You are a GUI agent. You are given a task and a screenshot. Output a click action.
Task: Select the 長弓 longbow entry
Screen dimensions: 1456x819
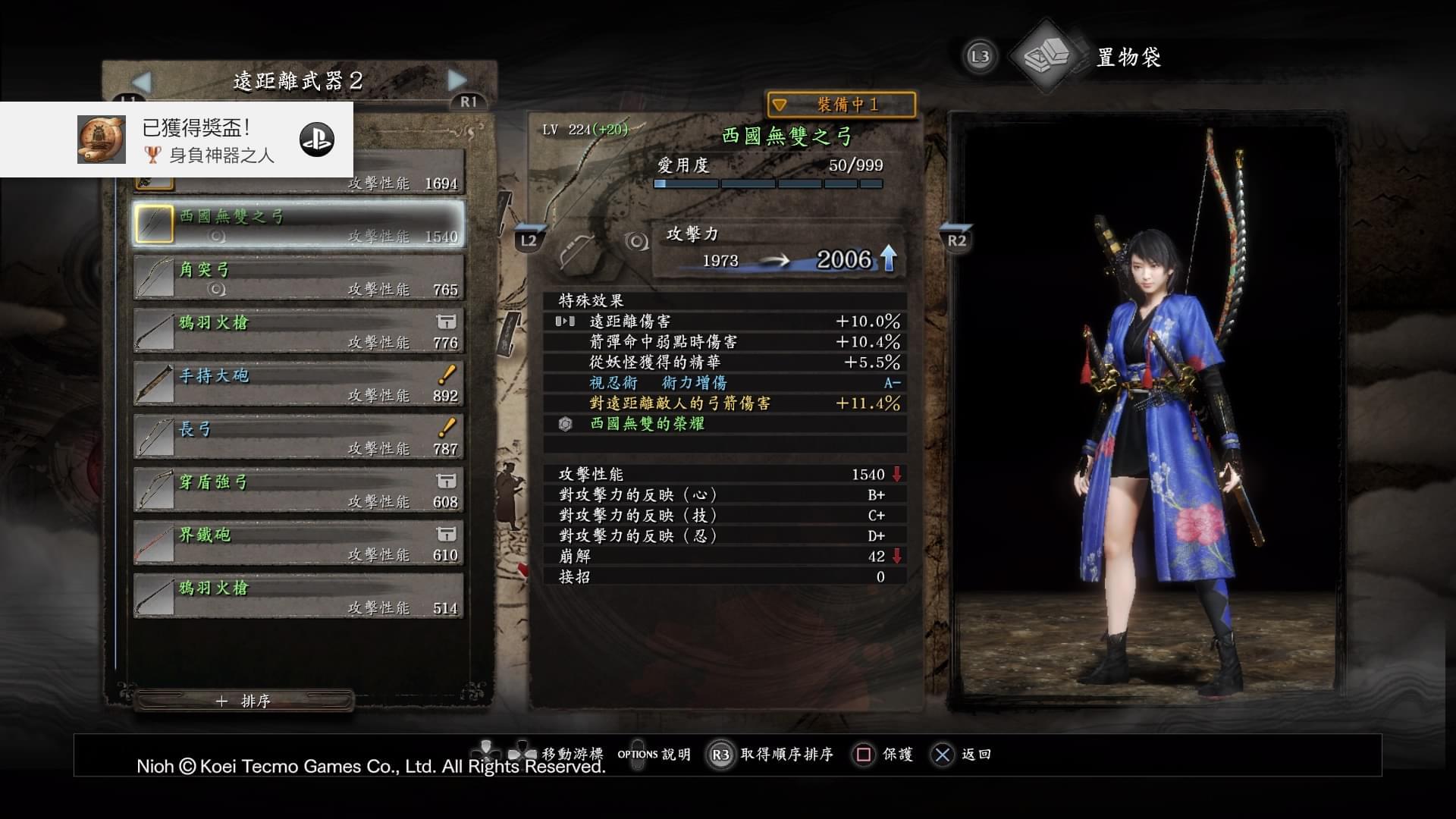(299, 438)
